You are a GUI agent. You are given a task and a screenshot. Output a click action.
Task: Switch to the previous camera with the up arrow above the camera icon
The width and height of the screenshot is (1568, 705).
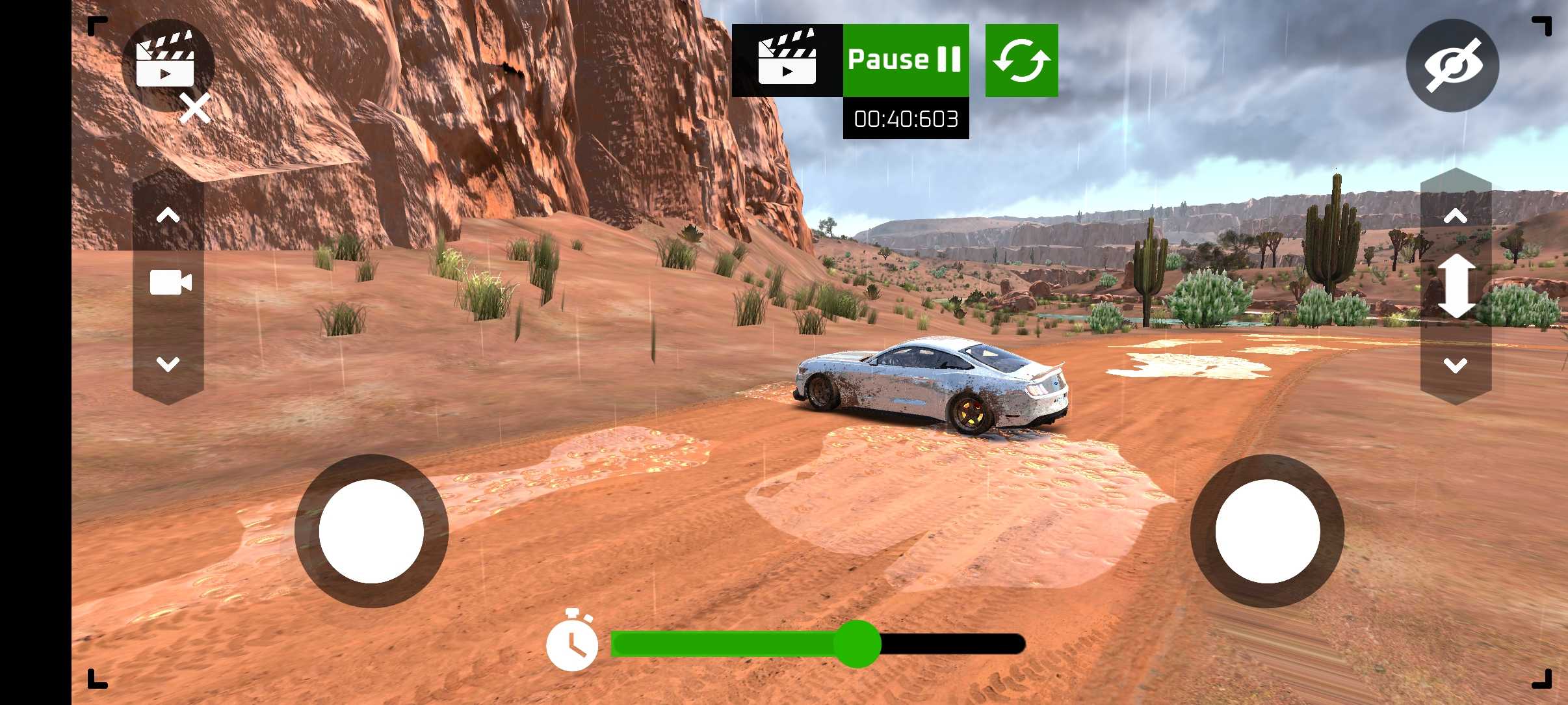168,215
